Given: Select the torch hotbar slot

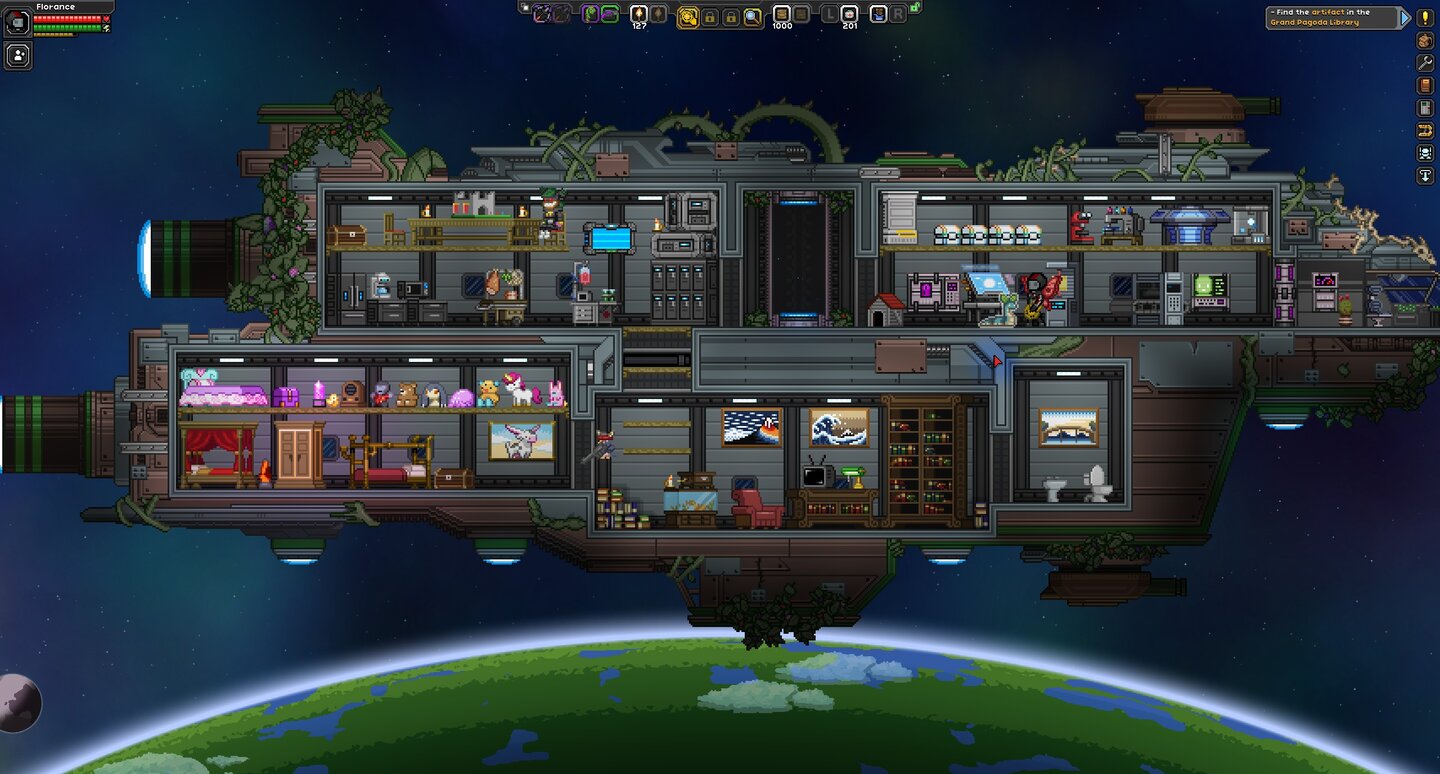Looking at the screenshot, I should [638, 14].
